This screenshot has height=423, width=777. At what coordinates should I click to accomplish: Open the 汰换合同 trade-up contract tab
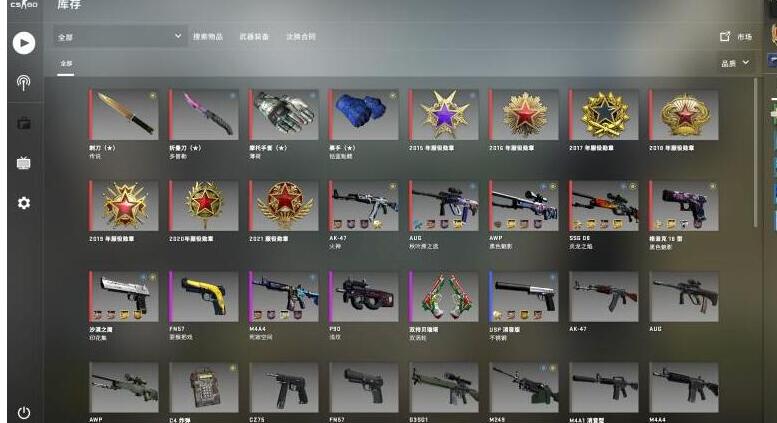[x=300, y=37]
